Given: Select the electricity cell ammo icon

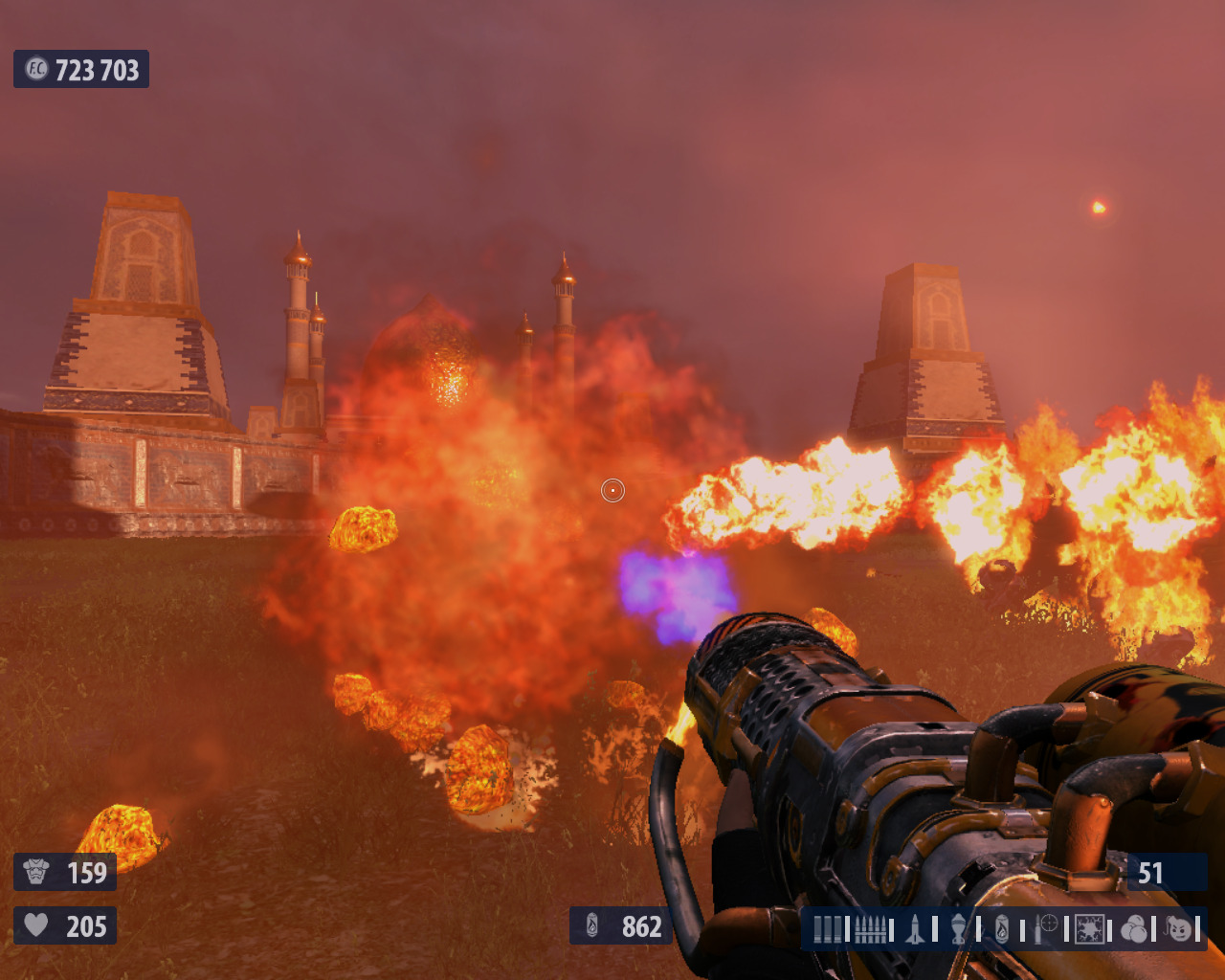Looking at the screenshot, I should pyautogui.click(x=1089, y=928).
